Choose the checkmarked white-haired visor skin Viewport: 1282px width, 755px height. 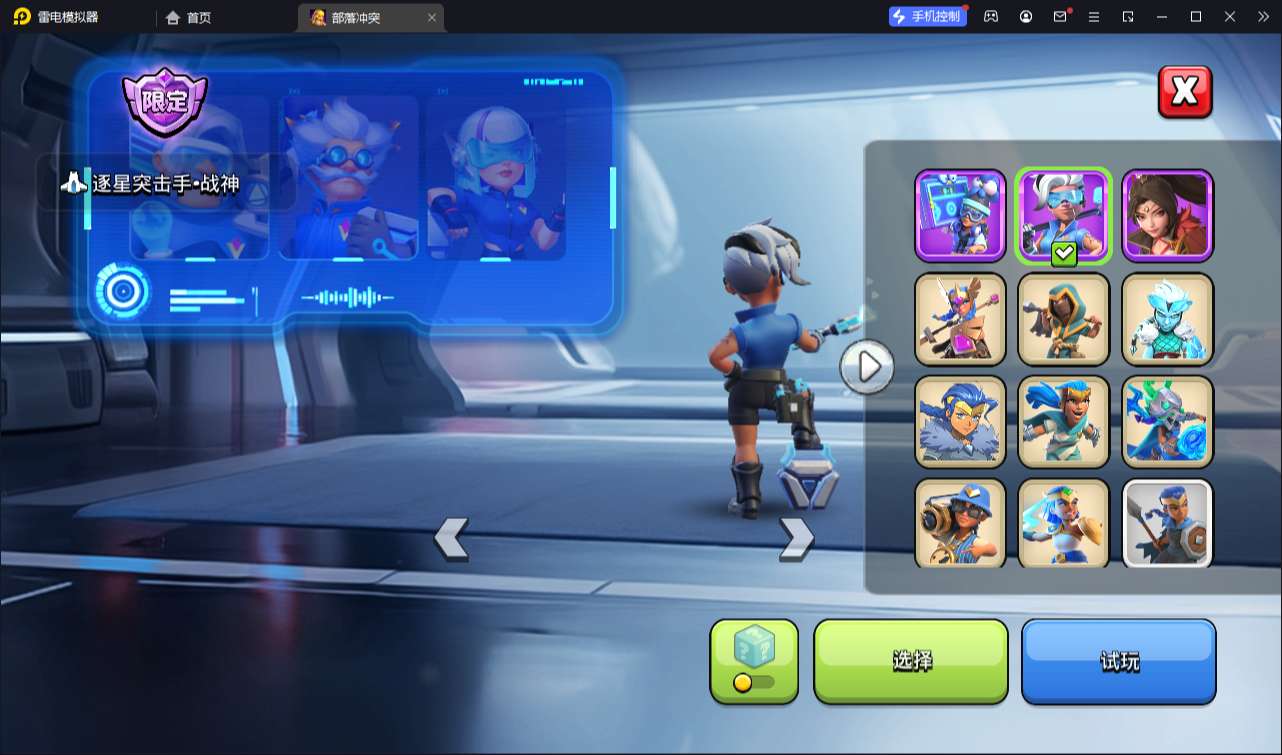point(1064,215)
